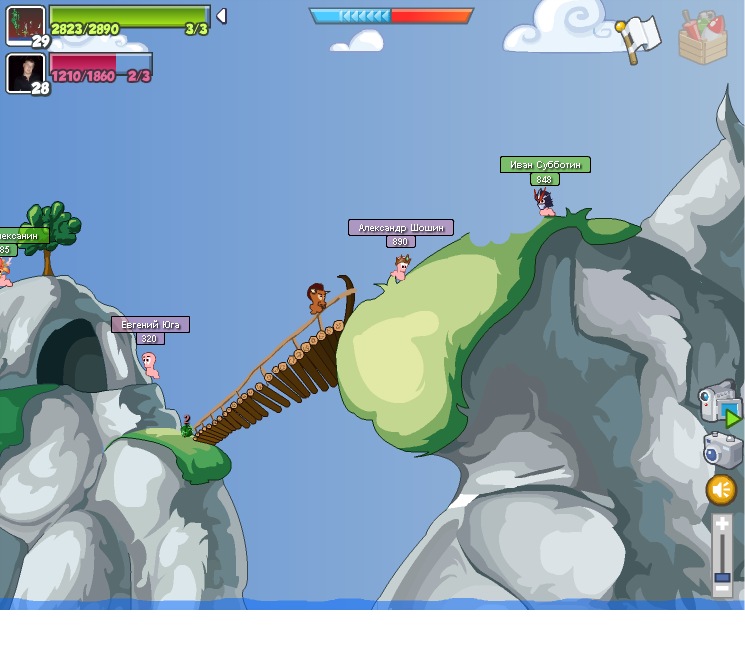Take a screenshot with the photo camera icon
The height and width of the screenshot is (650, 745).
tap(722, 450)
